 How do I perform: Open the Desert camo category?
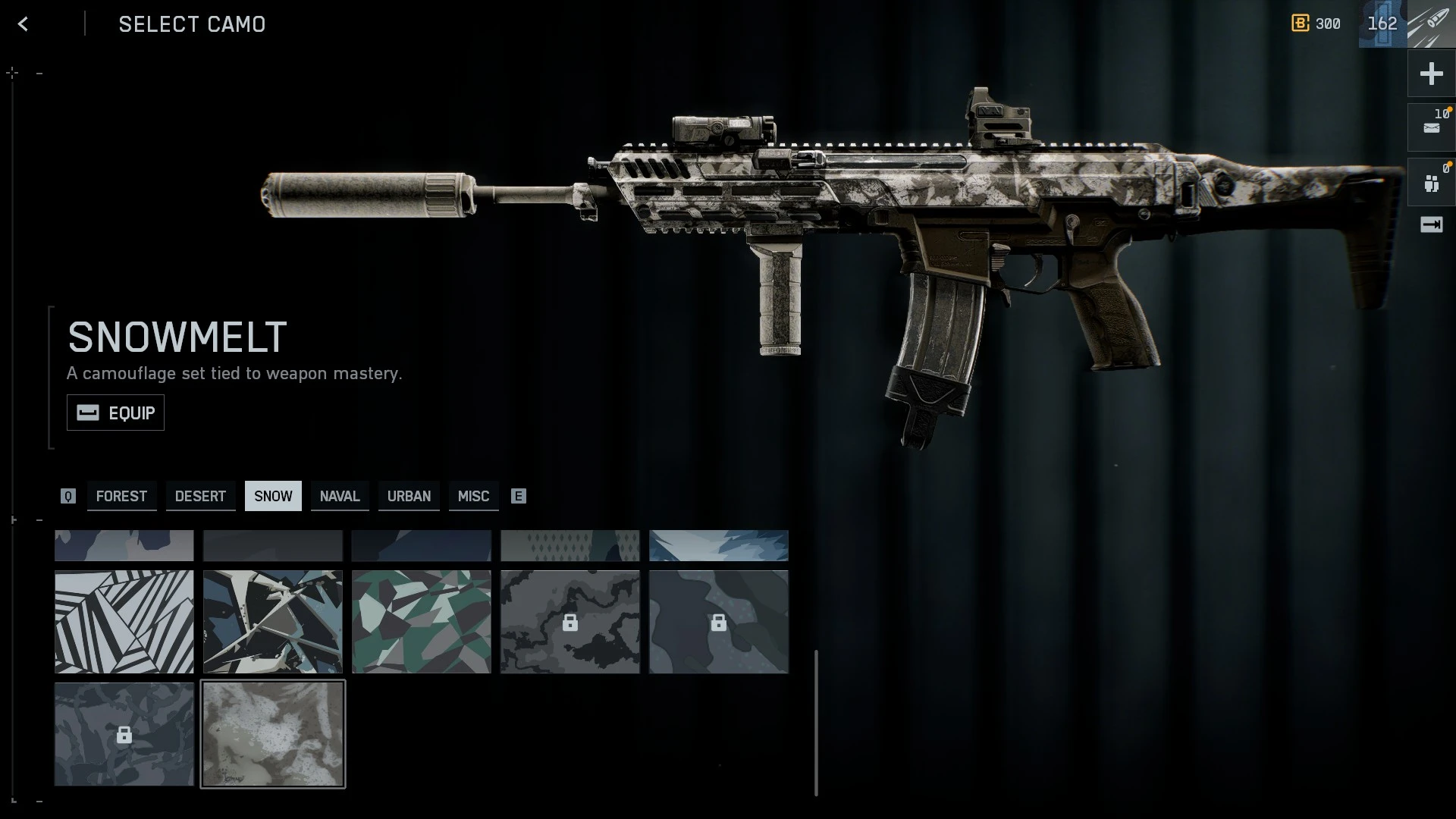click(200, 496)
